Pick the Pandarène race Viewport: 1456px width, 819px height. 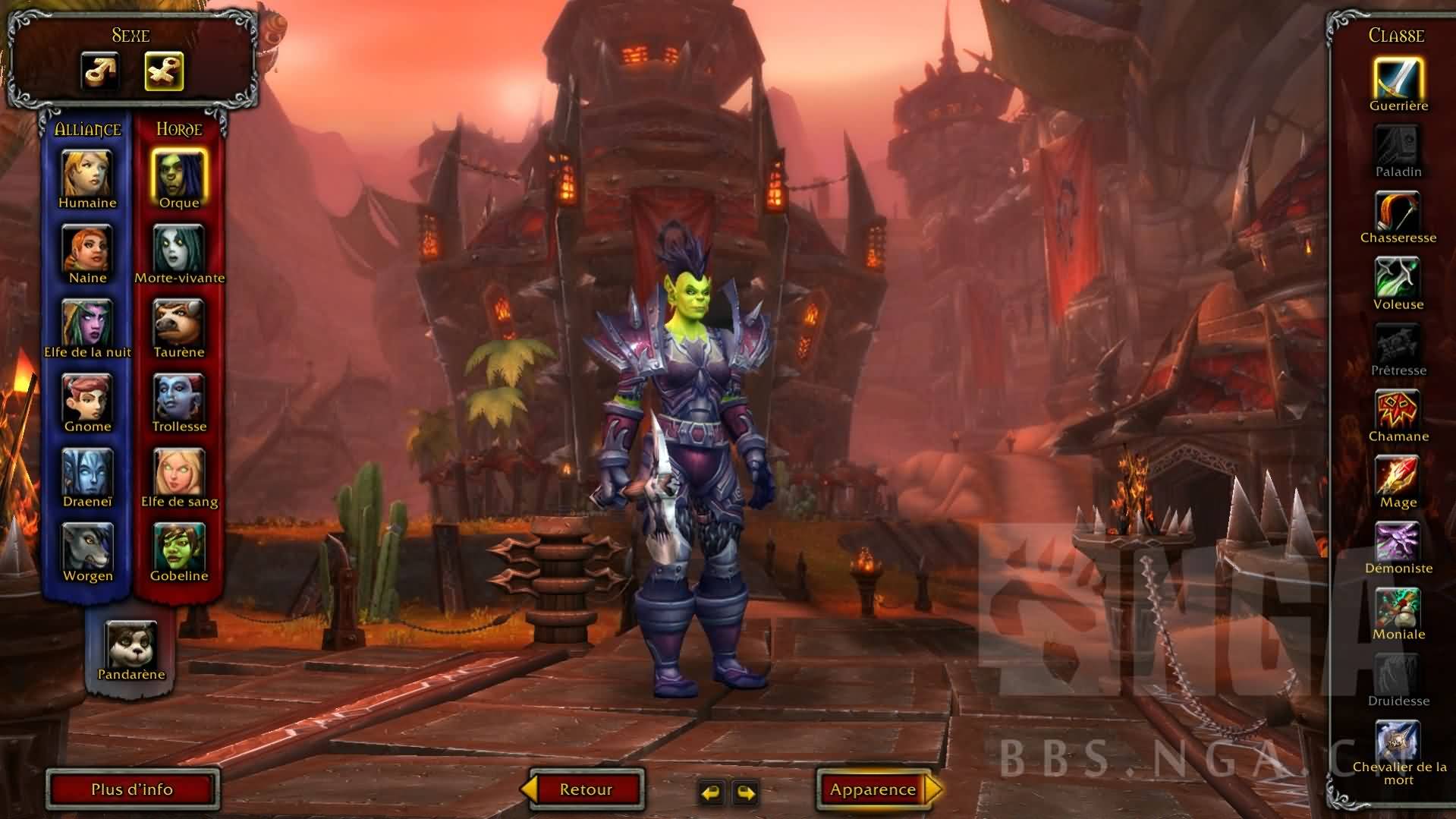[x=131, y=645]
